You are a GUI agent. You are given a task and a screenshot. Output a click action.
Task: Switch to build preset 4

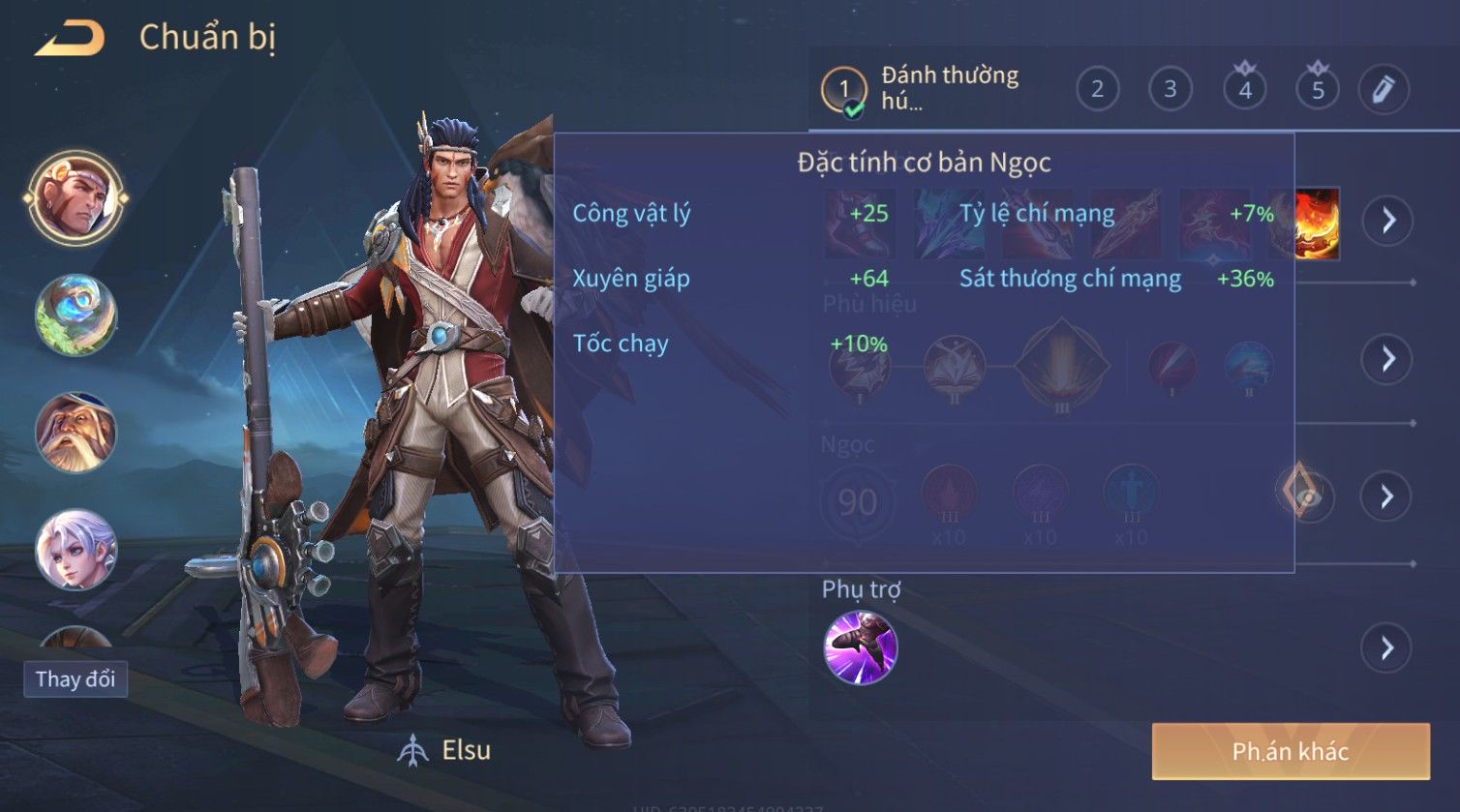pos(1244,90)
